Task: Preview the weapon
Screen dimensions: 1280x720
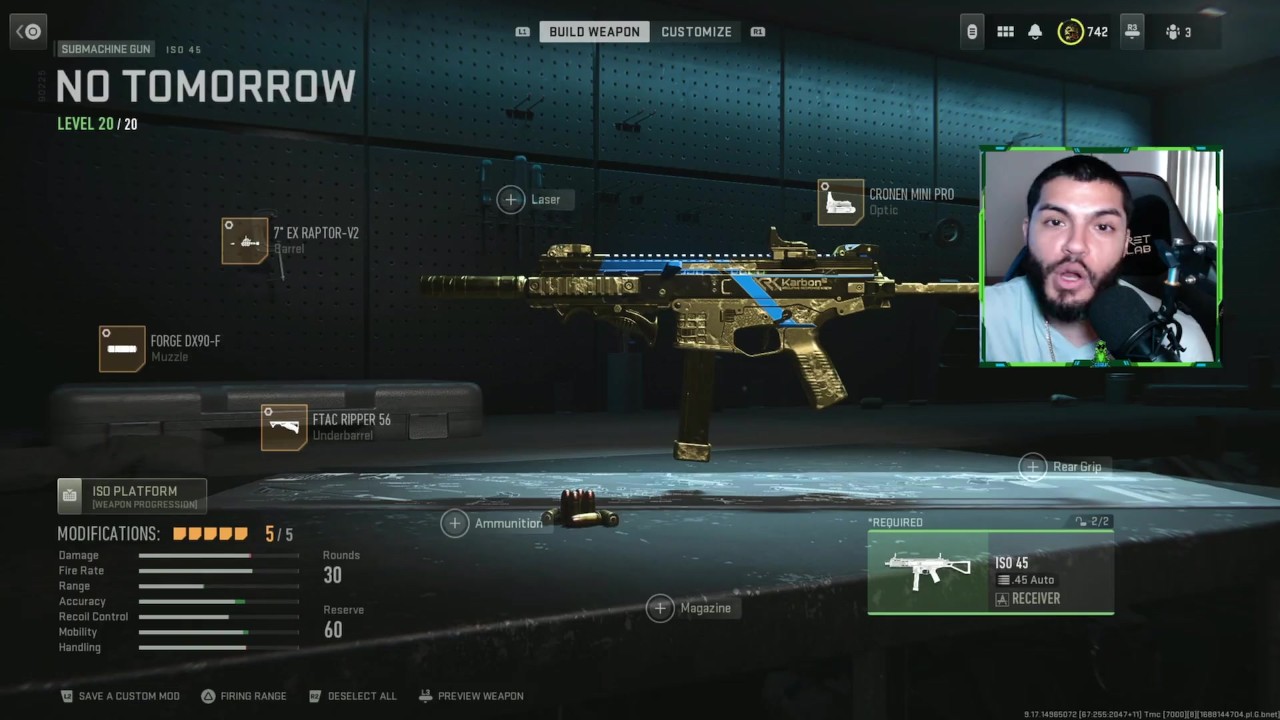Action: (x=471, y=696)
